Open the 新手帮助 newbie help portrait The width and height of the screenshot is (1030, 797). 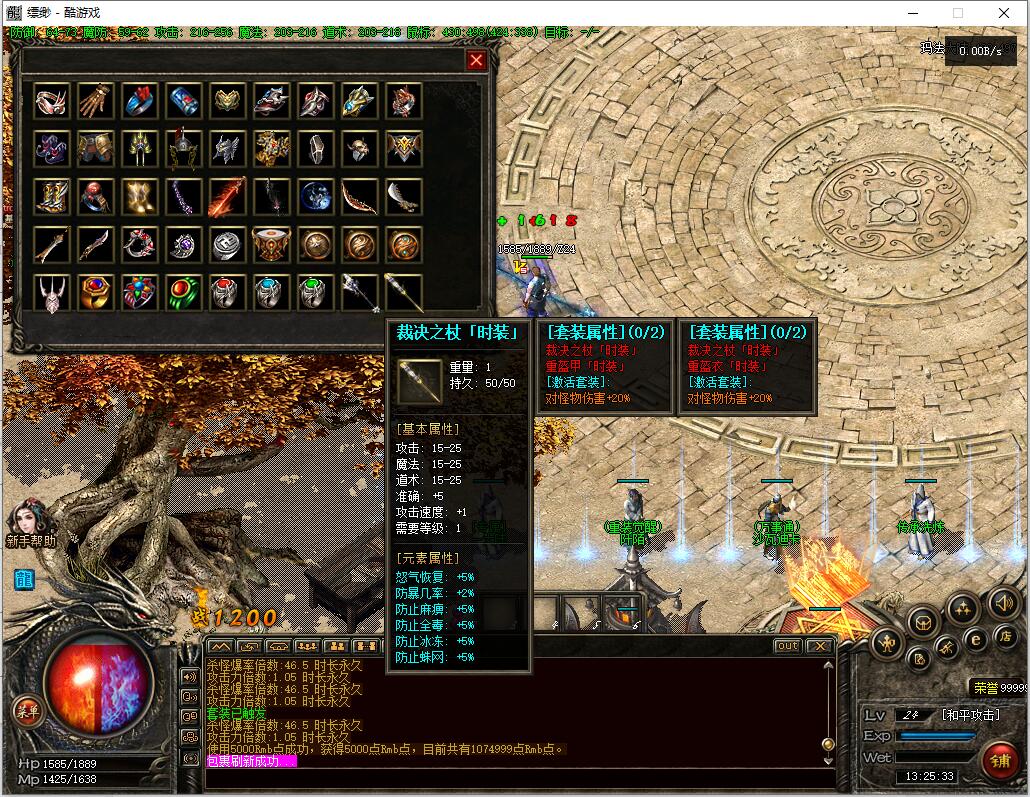click(x=28, y=520)
